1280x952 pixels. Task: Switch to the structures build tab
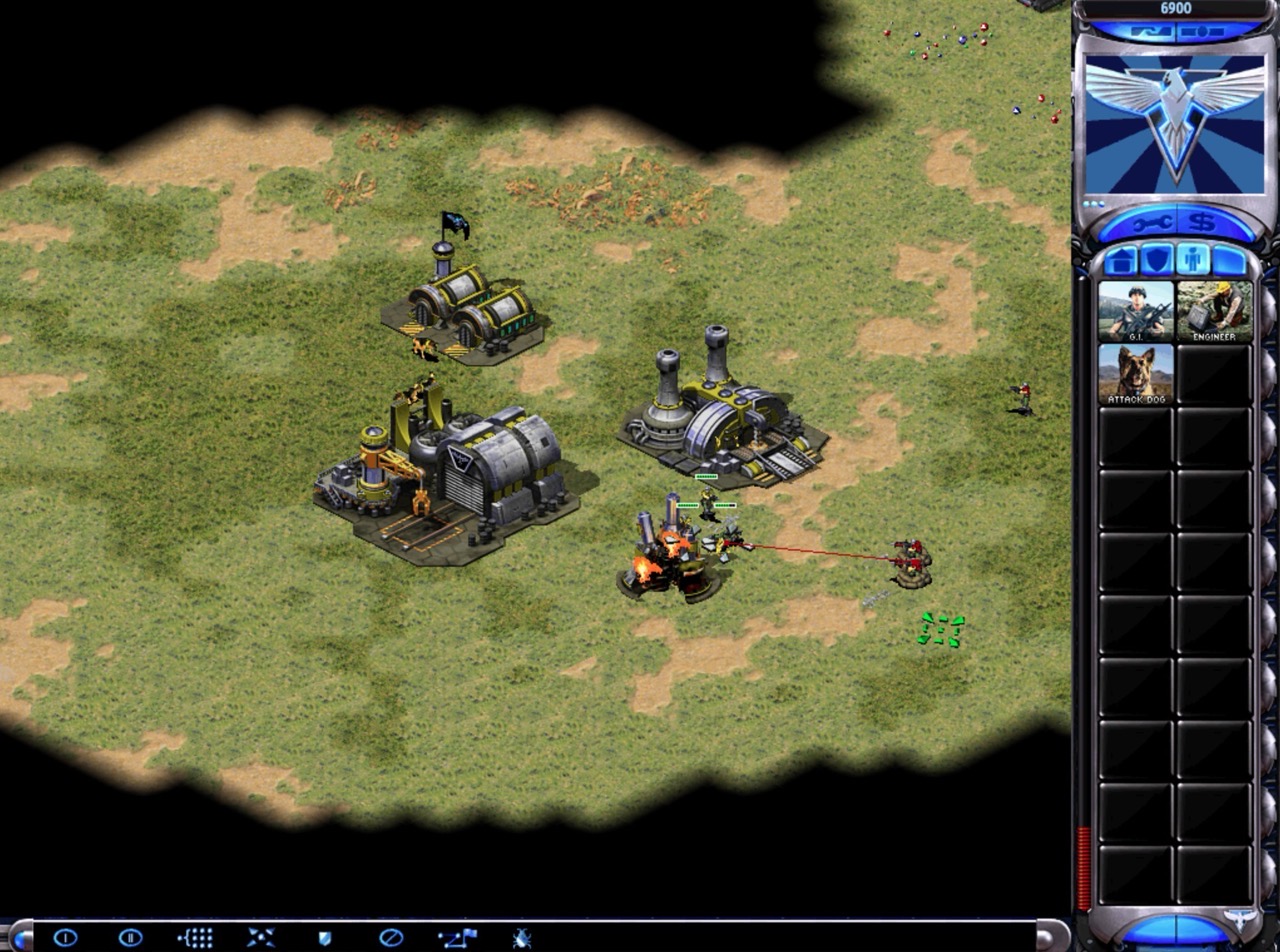(1120, 260)
